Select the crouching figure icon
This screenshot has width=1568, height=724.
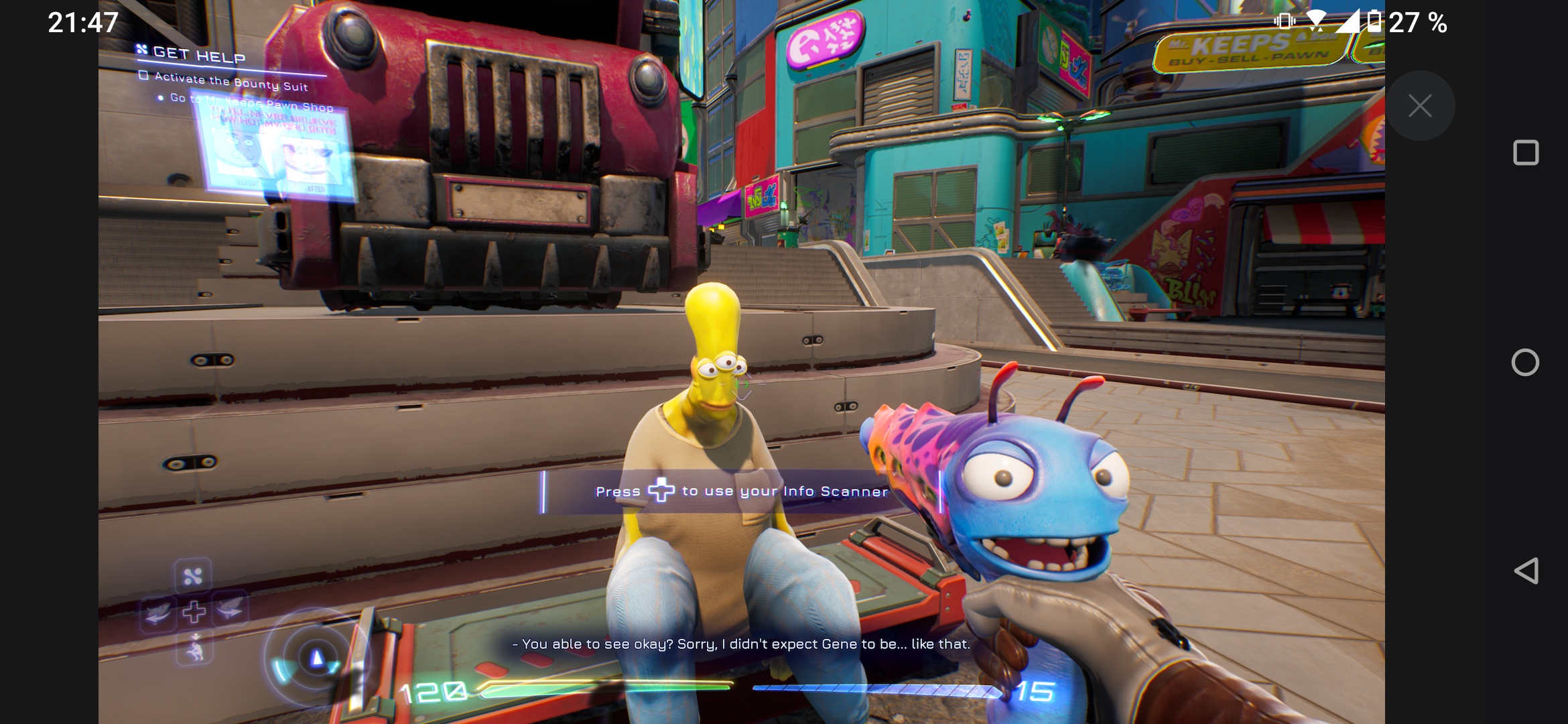point(195,648)
